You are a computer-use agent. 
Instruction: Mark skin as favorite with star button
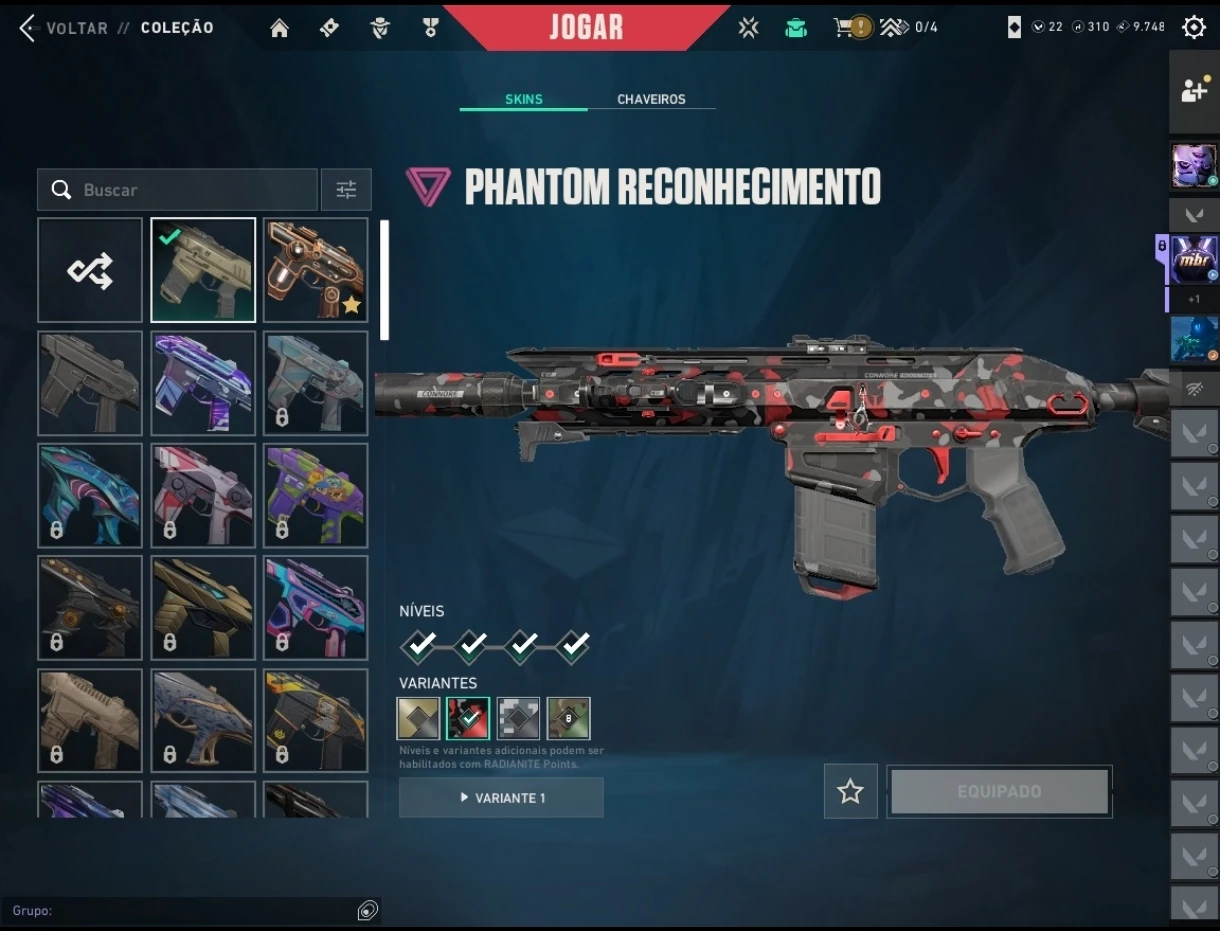[x=851, y=792]
